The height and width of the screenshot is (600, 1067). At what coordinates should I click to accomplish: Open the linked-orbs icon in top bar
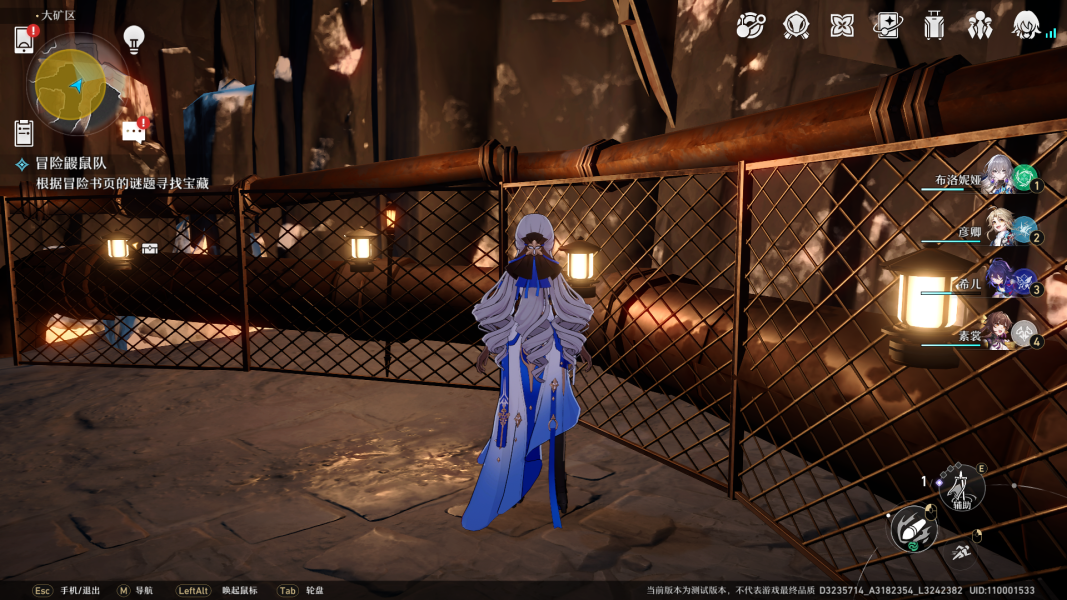(x=750, y=26)
